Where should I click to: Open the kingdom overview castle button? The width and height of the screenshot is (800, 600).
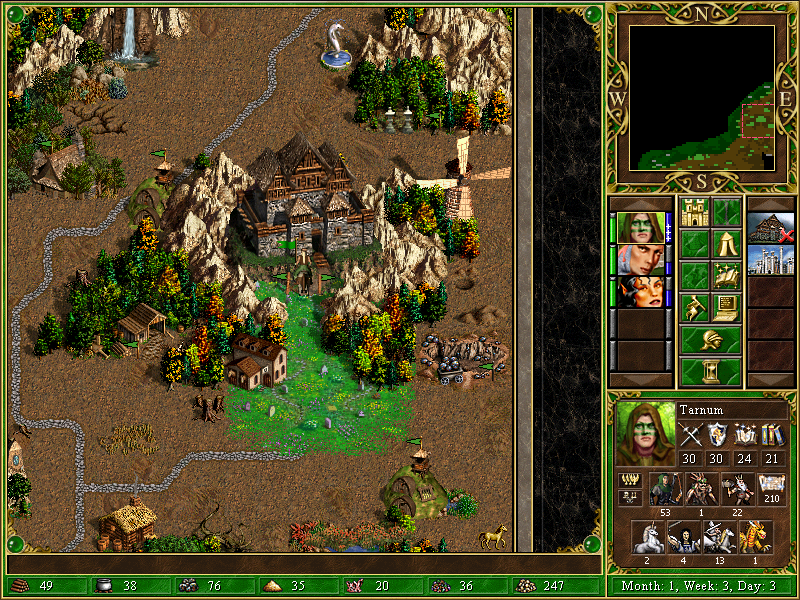[x=694, y=212]
